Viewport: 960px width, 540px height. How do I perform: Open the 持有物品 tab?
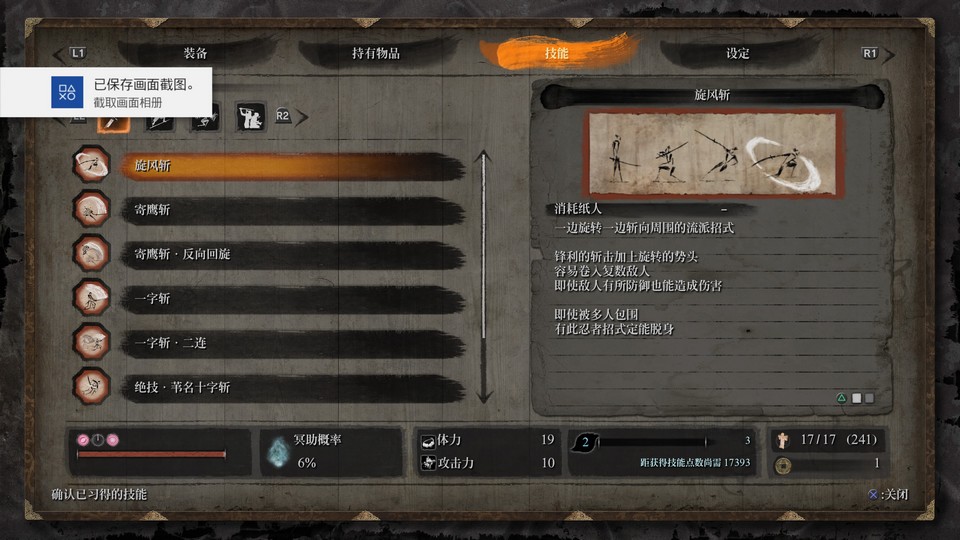(x=376, y=53)
